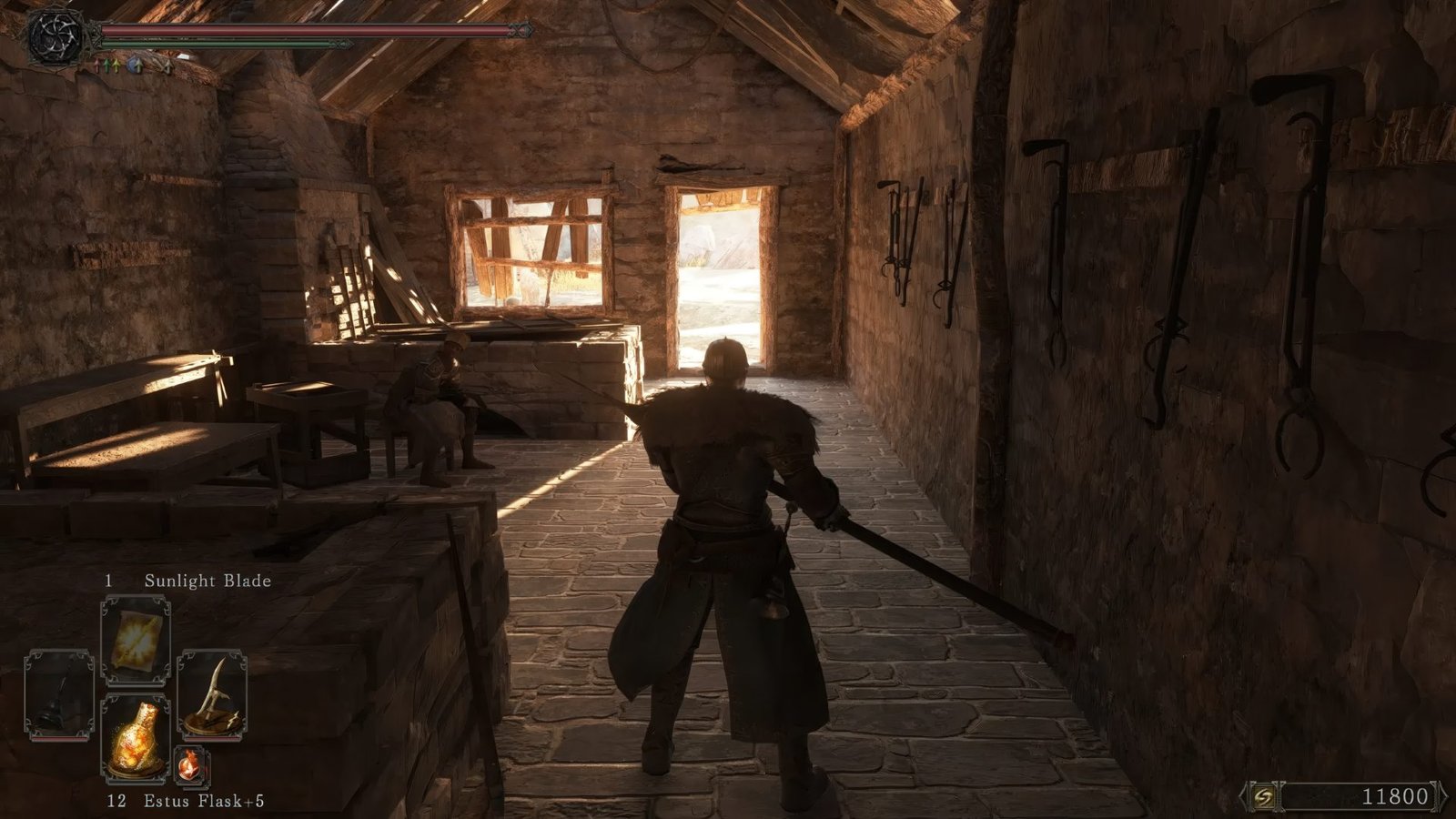Toggle the blue shield defense buff indicator
Image resolution: width=1456 pixels, height=819 pixels.
coord(134,65)
